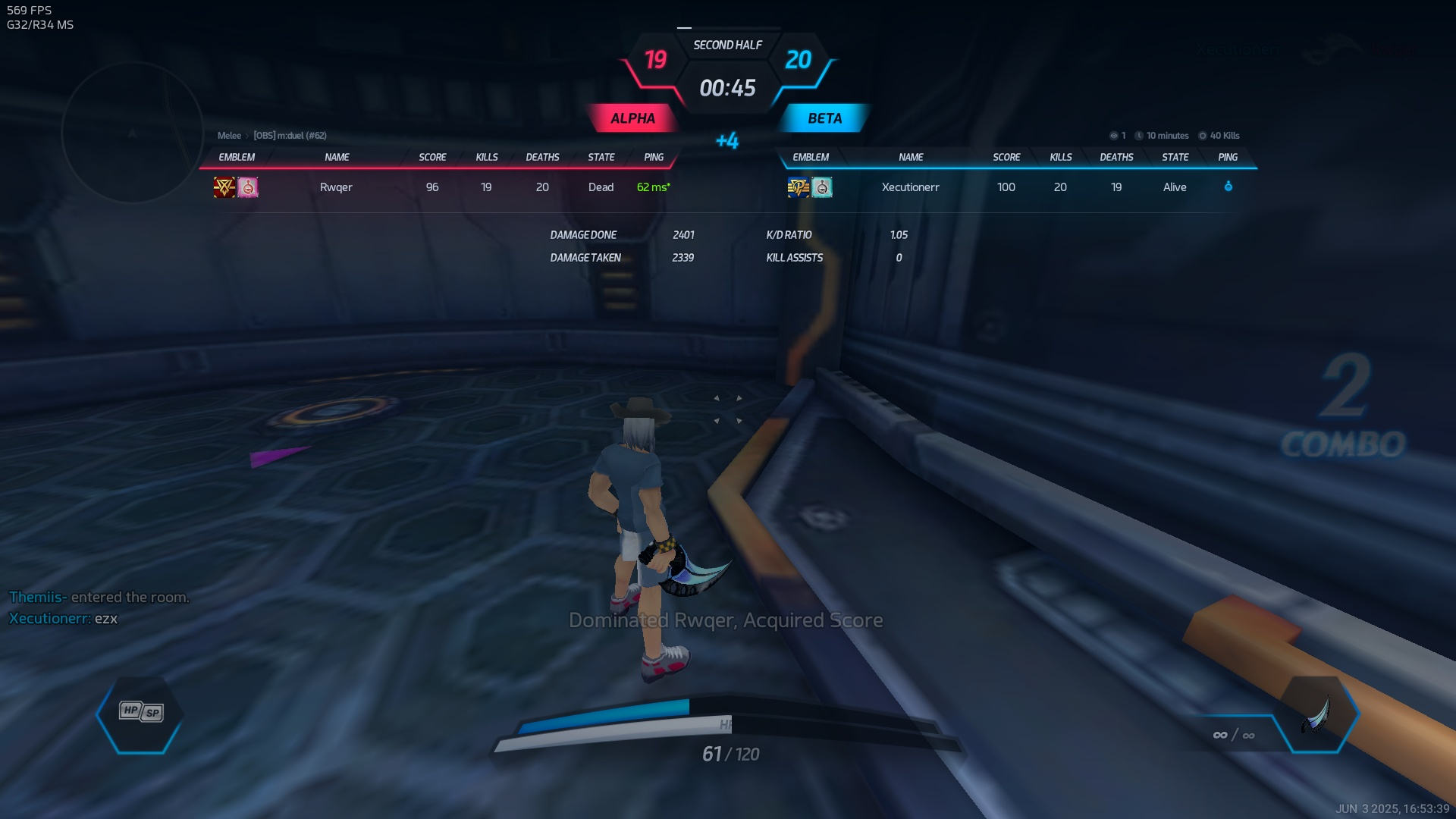Click Xecutionerr's chat message
Image resolution: width=1456 pixels, height=819 pixels.
[64, 619]
